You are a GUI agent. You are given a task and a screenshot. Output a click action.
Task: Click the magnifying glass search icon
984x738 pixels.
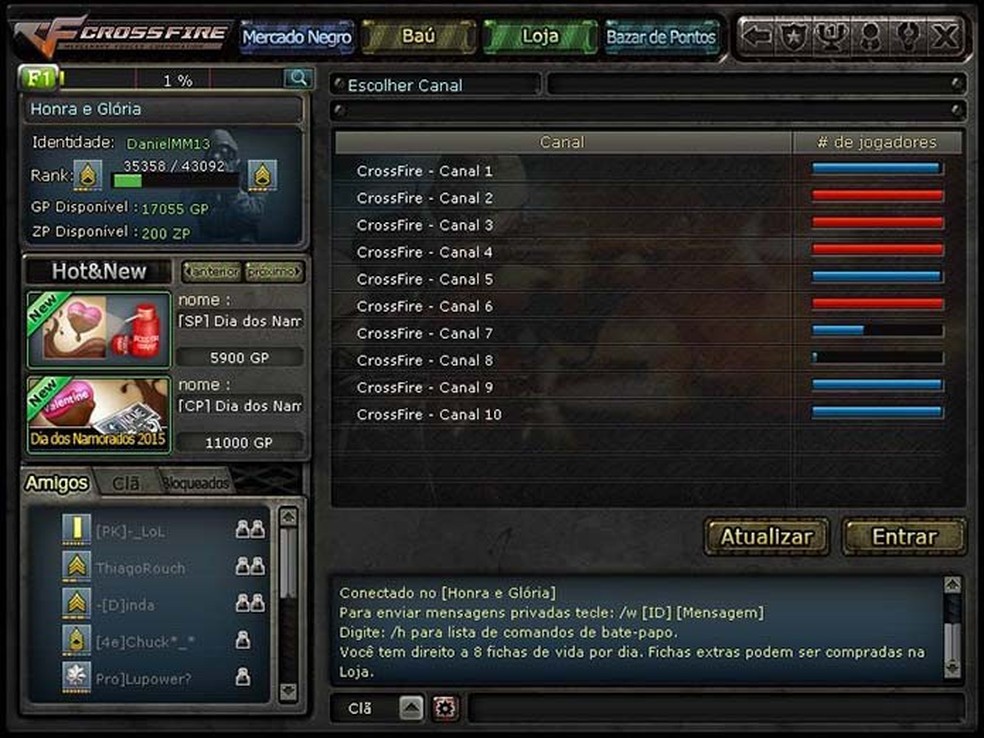tap(297, 78)
